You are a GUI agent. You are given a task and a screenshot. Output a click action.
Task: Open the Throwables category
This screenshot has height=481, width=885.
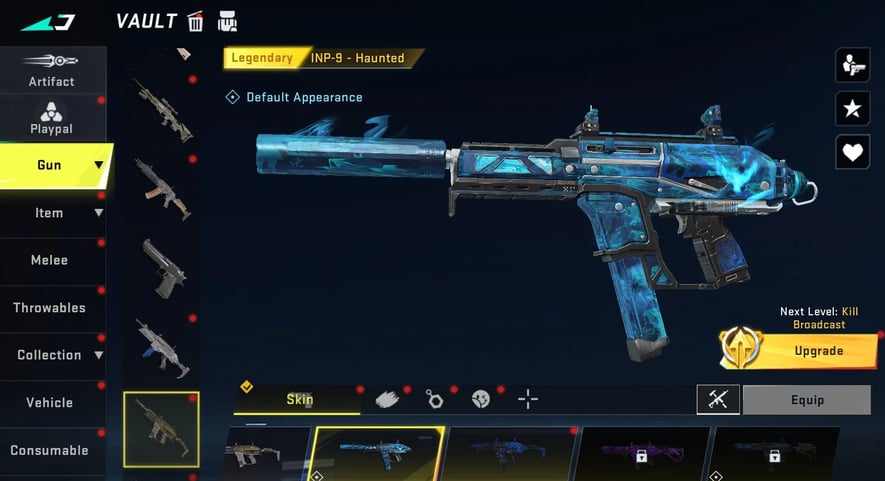coord(50,308)
